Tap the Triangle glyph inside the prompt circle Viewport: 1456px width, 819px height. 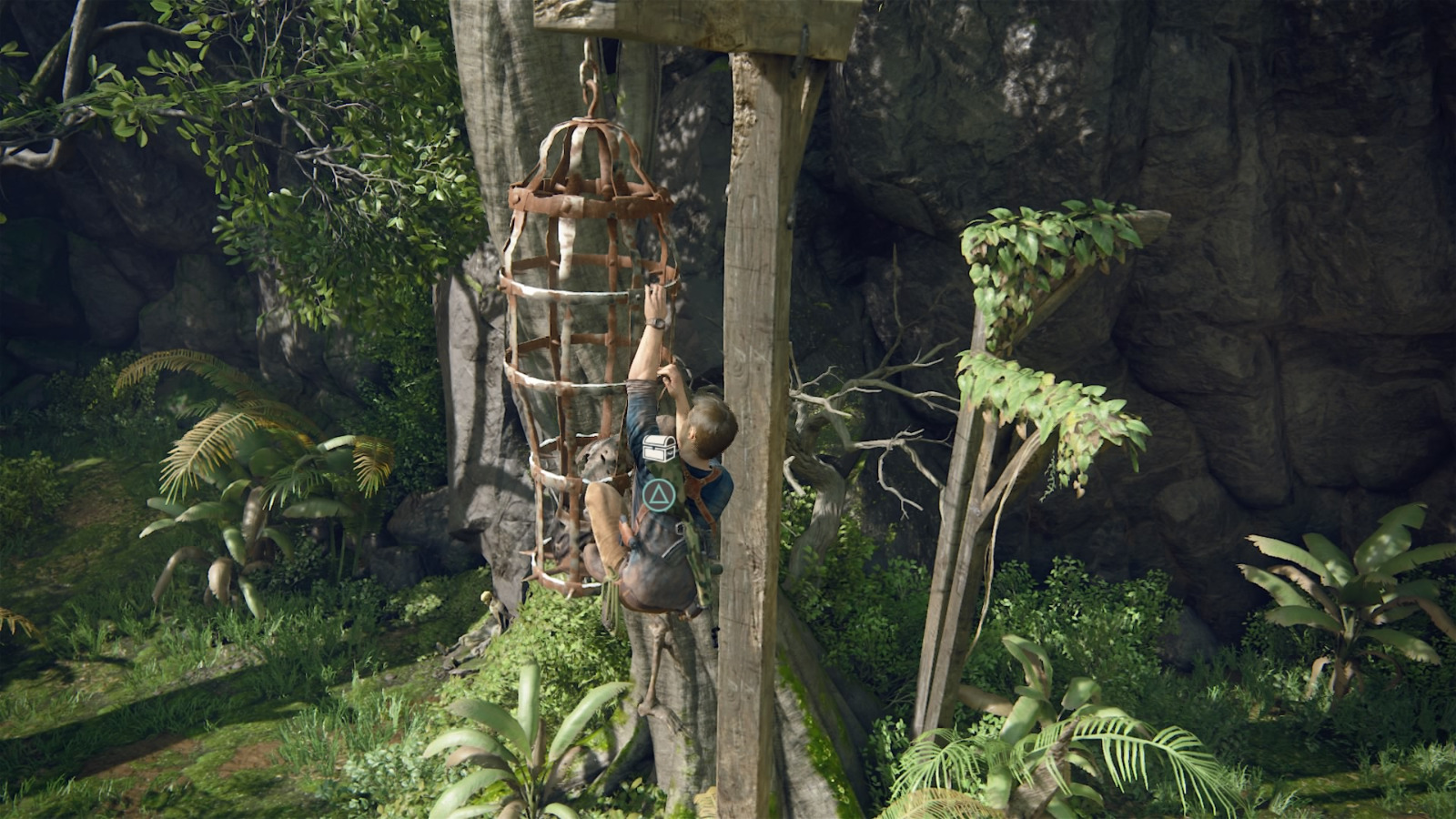point(658,495)
